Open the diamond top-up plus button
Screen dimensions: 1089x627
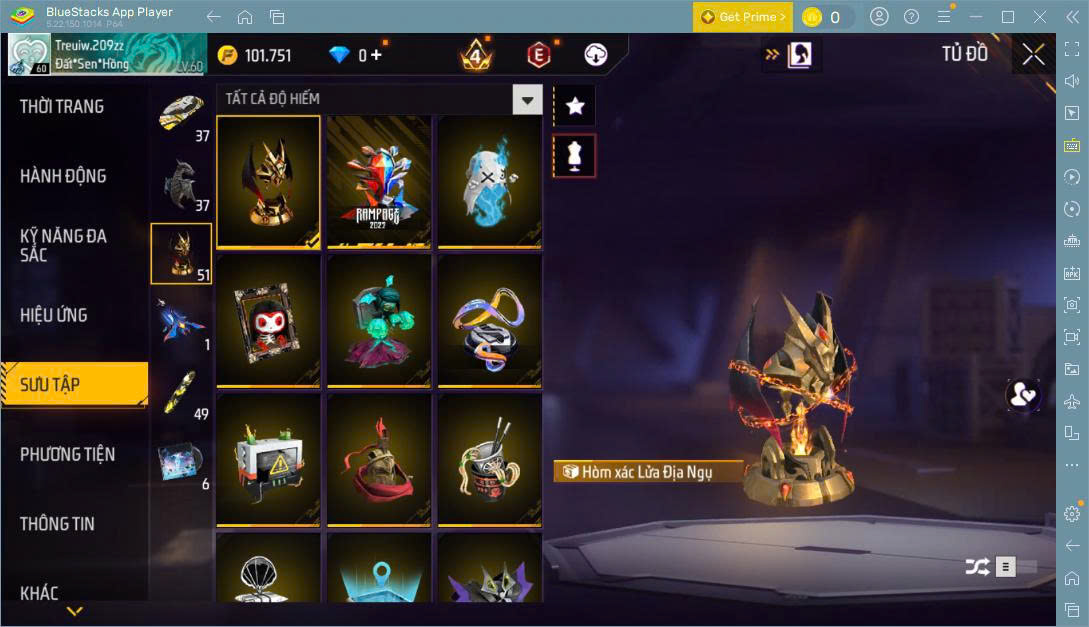tap(376, 55)
